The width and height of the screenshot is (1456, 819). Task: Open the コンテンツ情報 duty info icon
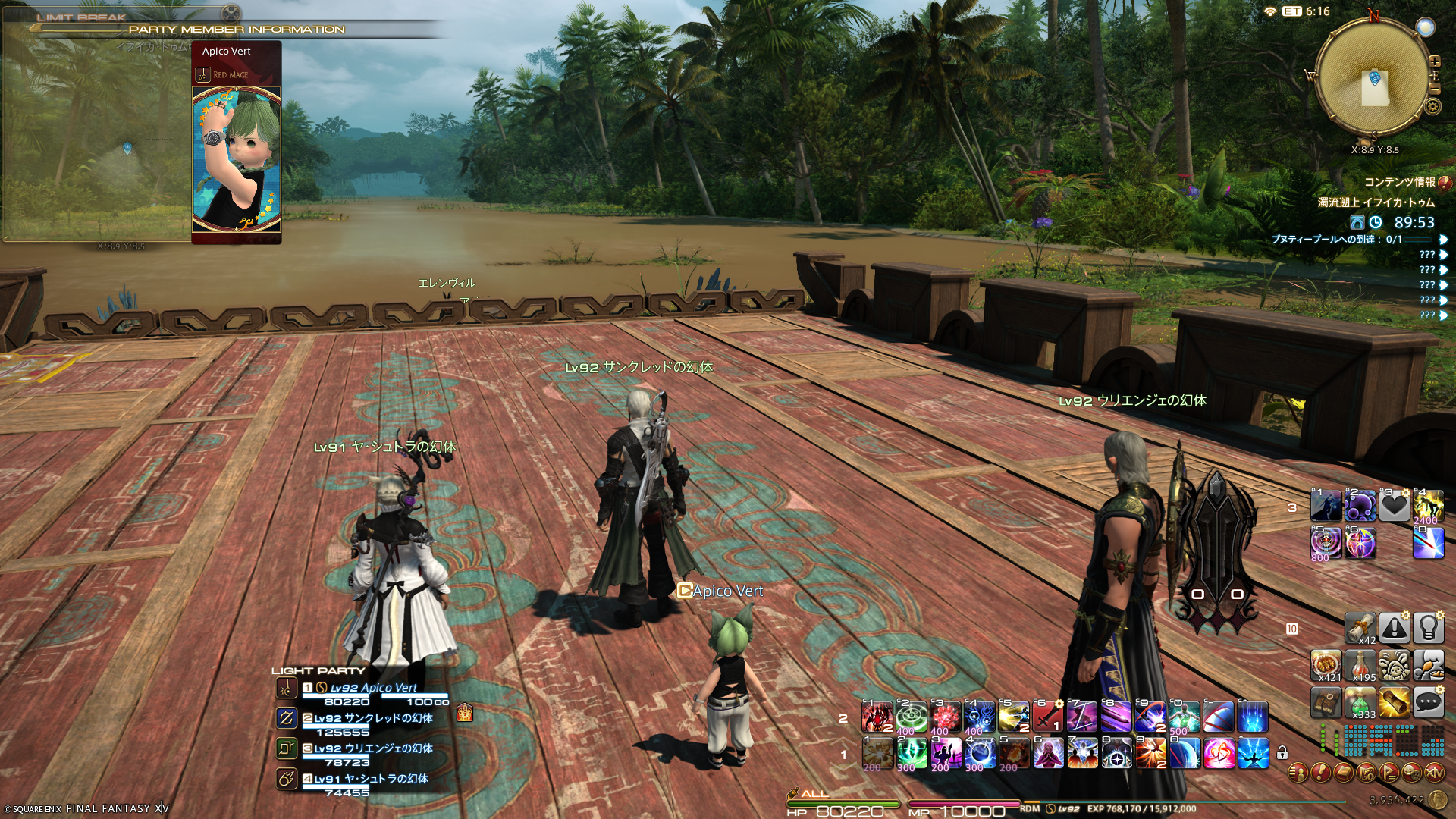click(x=1445, y=183)
